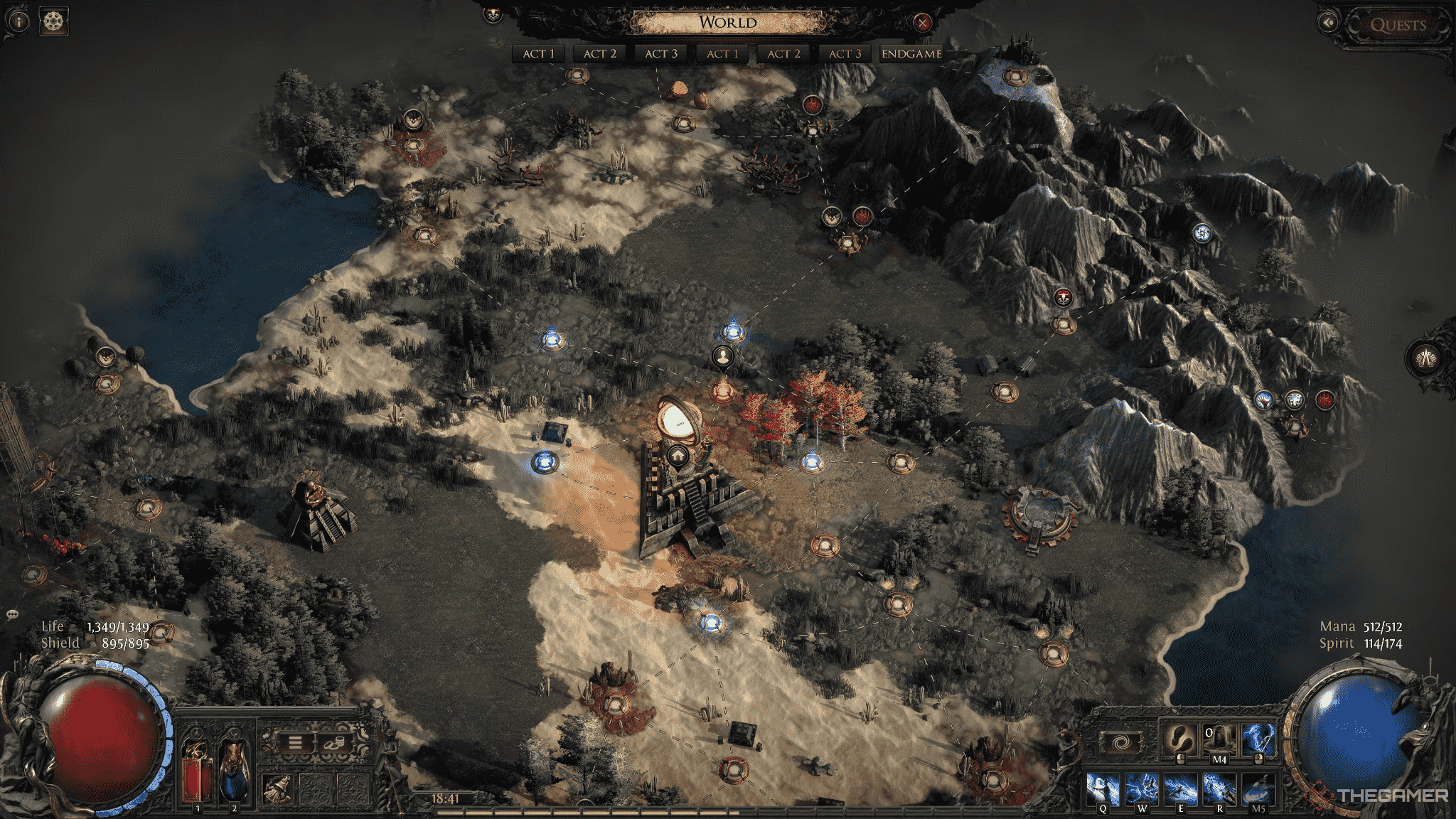Click the currency exchange rings icon
Image resolution: width=1456 pixels, height=819 pixels.
click(333, 743)
